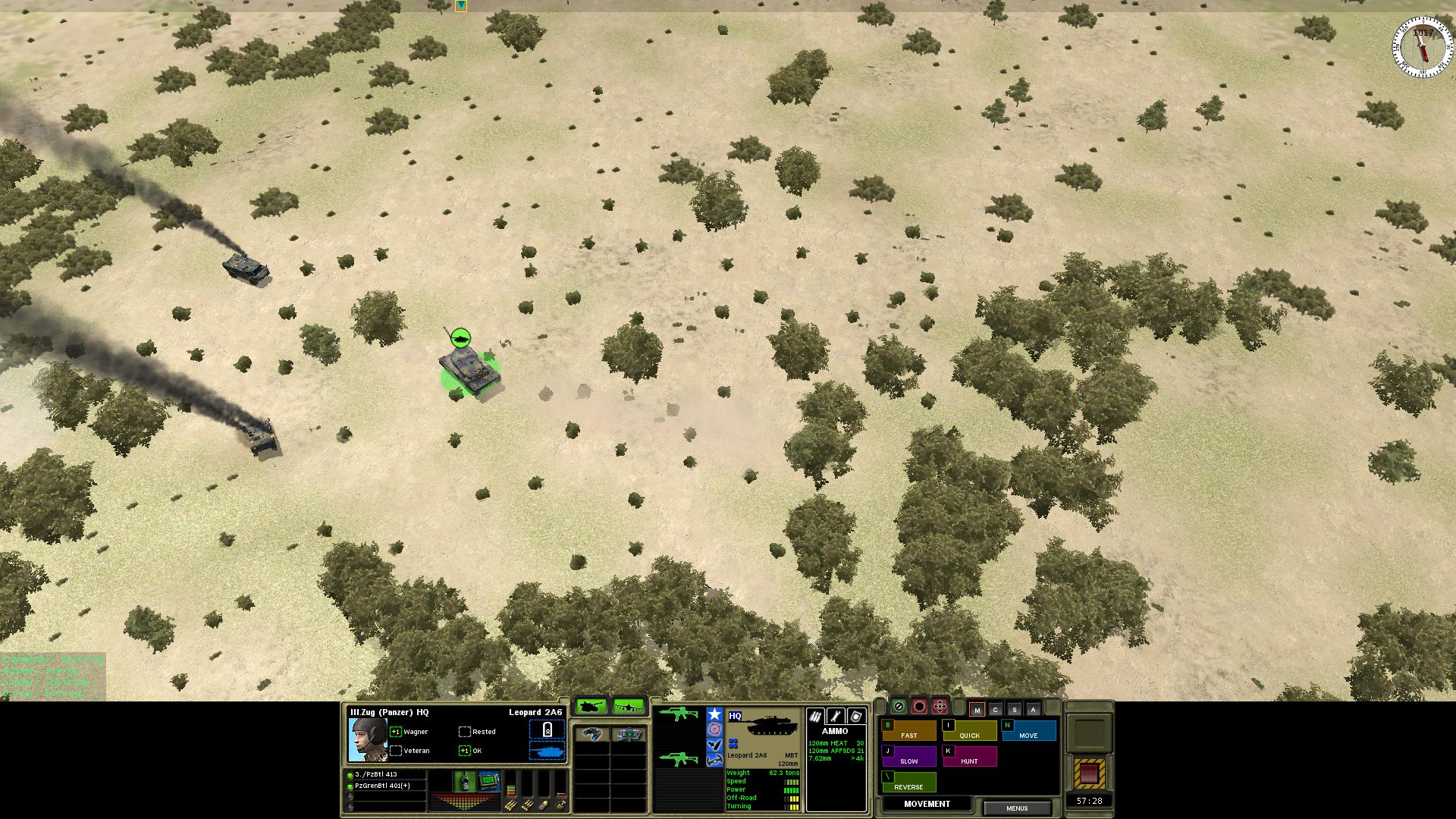Click the green status light beside 3./PzBtl 413

pos(351,776)
